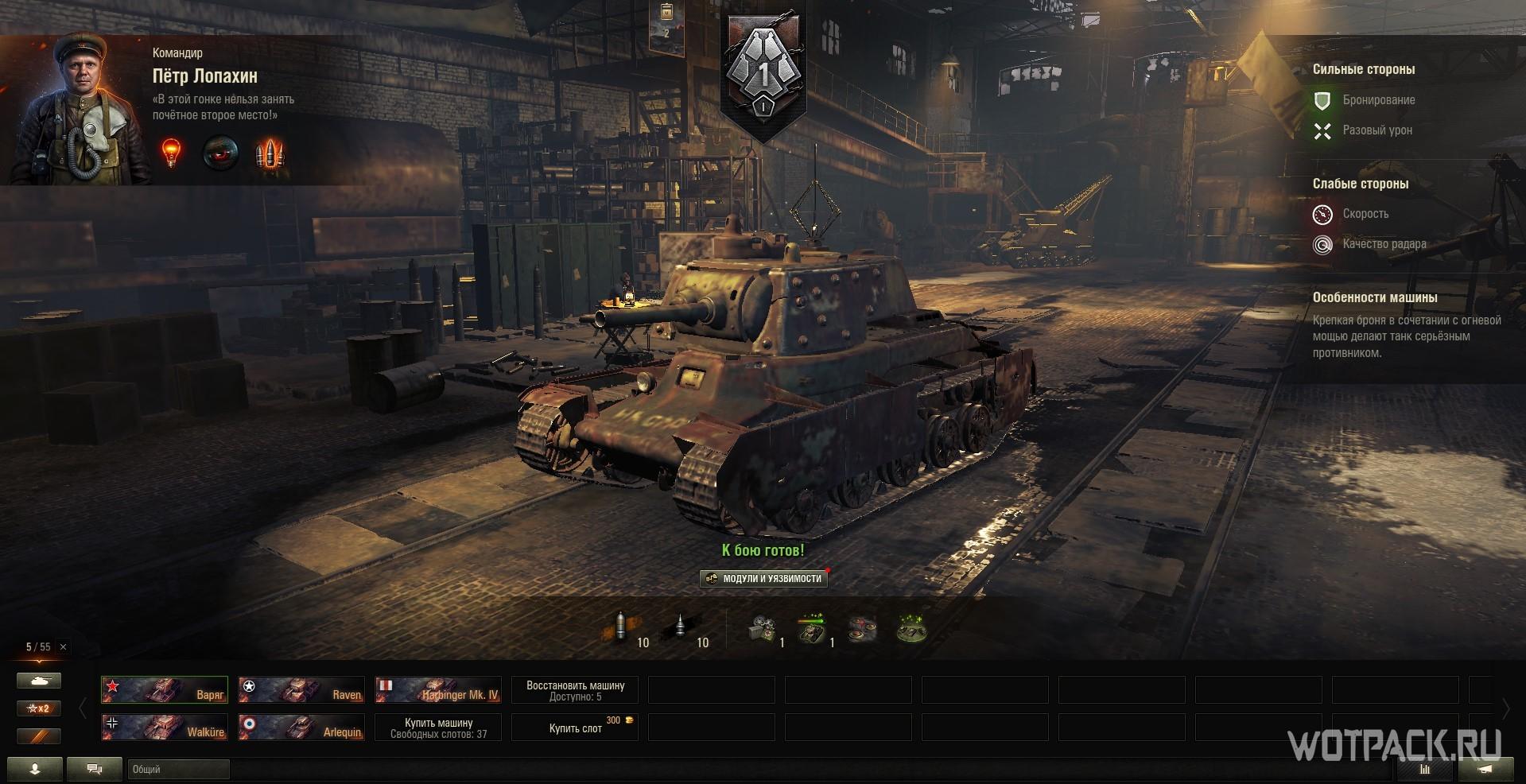The height and width of the screenshot is (784, 1526).
Task: Open the megaphone notifications button
Action: [1485, 769]
